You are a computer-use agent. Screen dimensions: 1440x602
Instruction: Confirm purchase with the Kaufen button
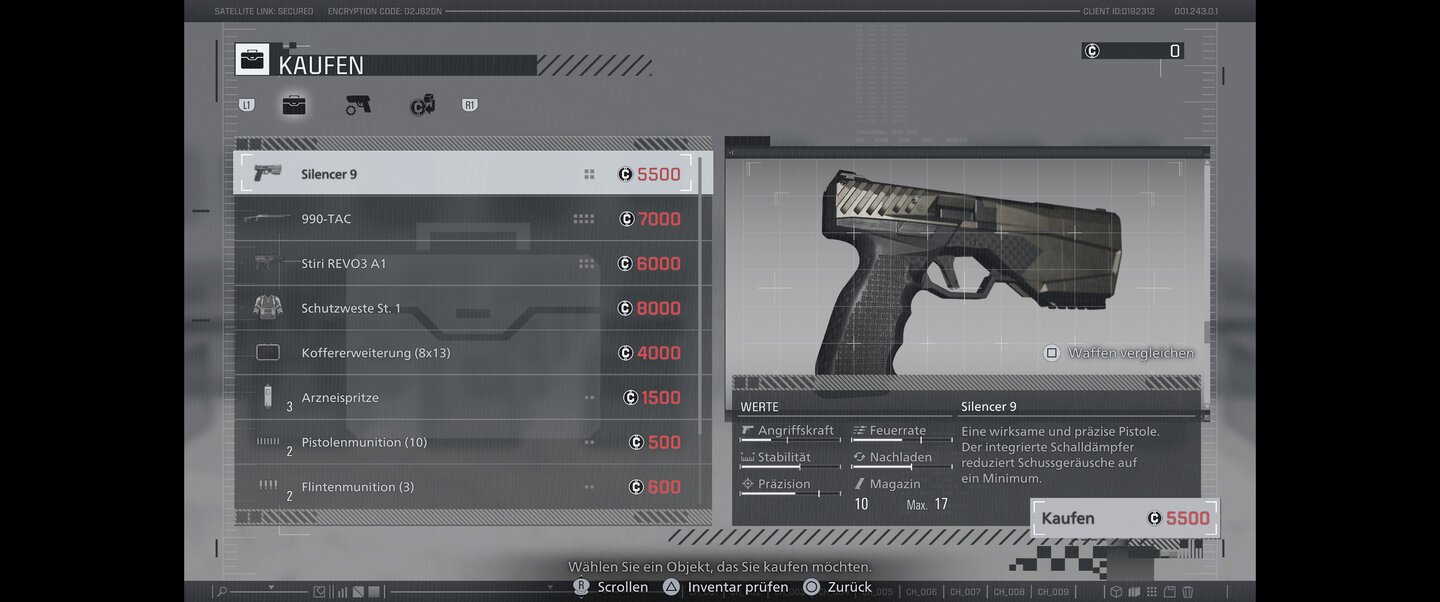(x=1124, y=518)
